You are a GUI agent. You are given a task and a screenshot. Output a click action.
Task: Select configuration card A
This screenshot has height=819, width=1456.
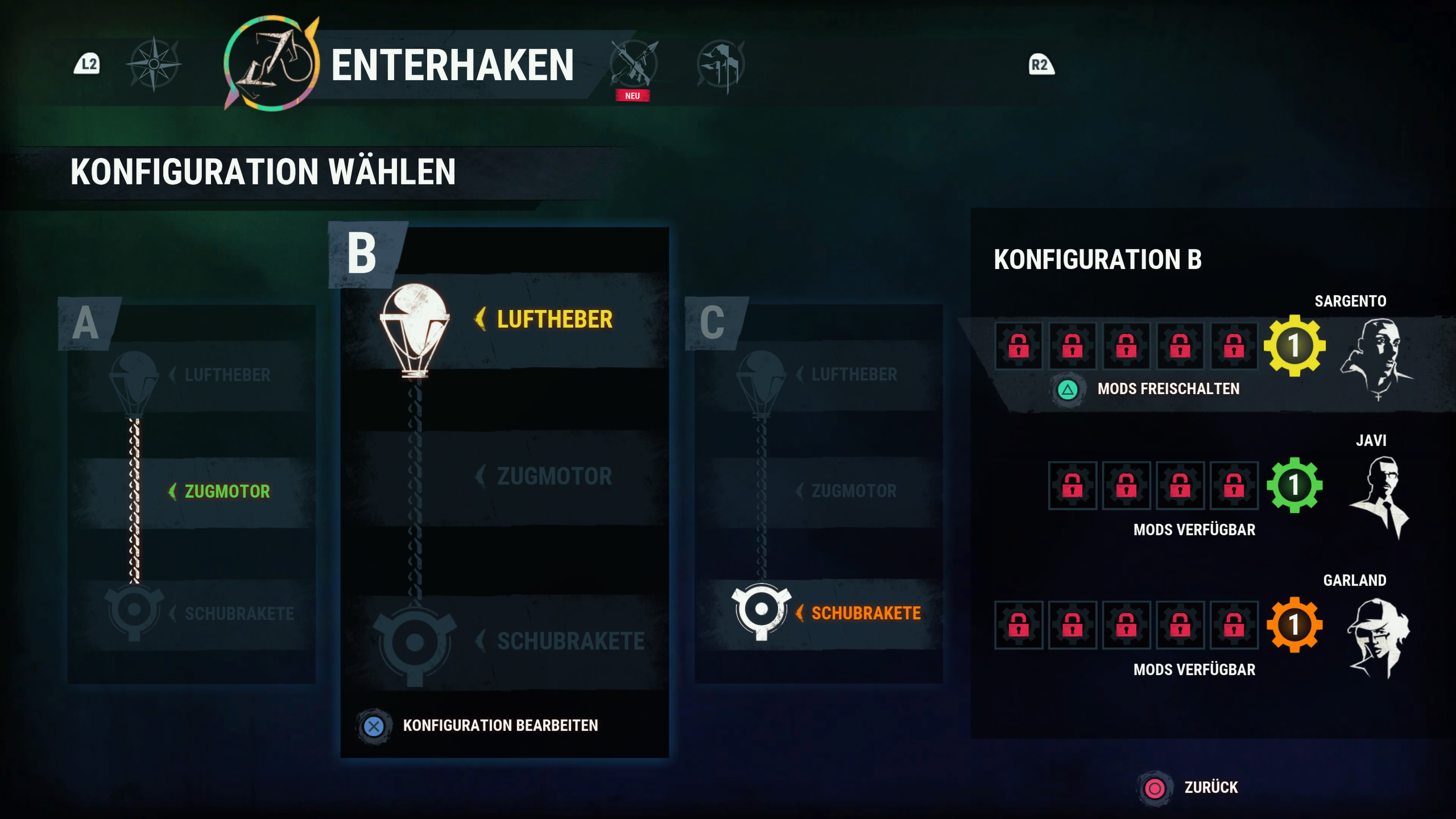pyautogui.click(x=191, y=492)
